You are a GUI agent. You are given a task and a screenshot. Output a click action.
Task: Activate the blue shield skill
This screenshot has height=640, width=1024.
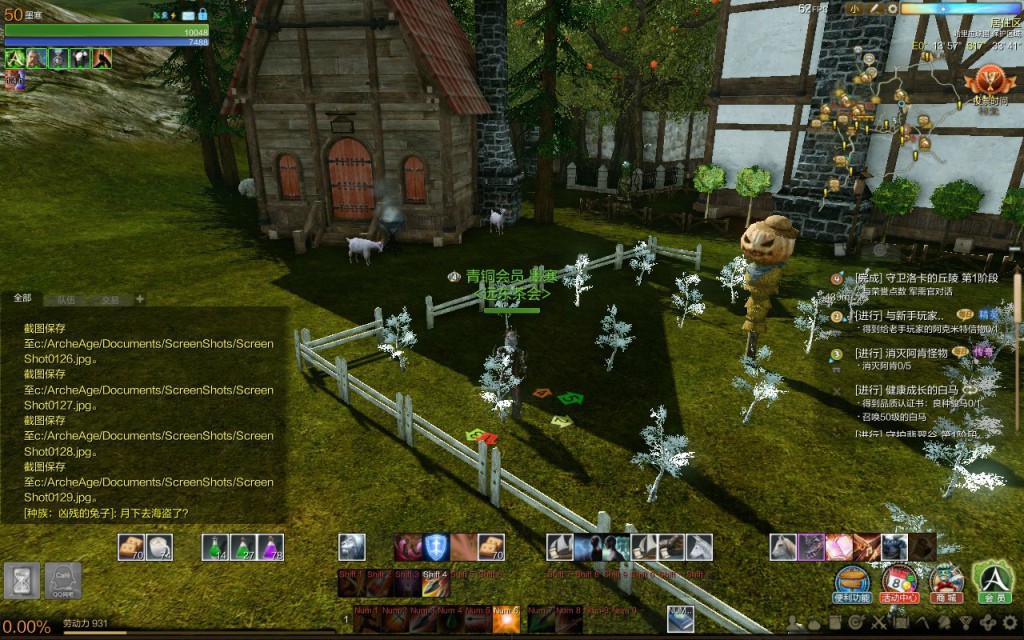click(x=436, y=547)
